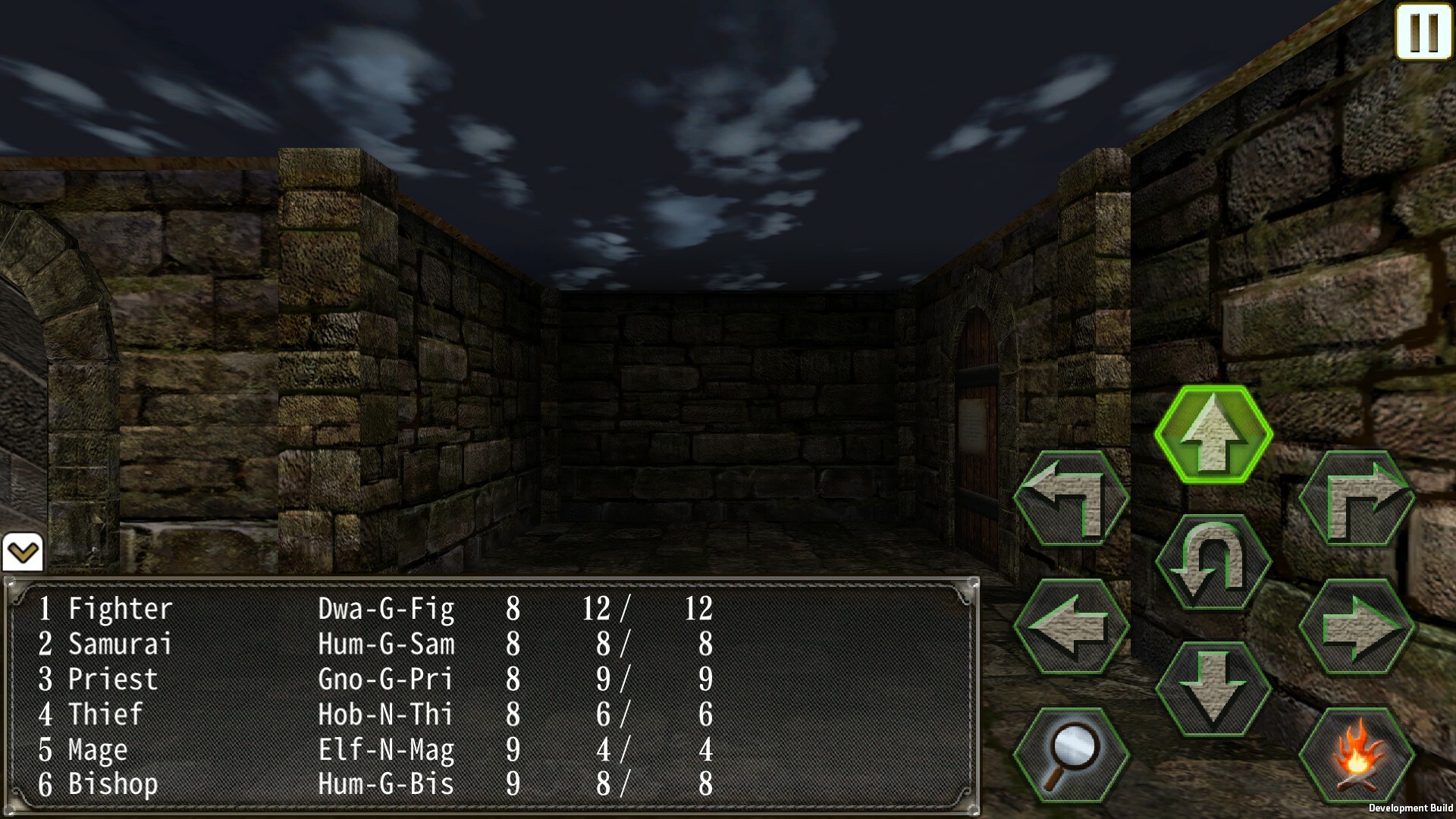Collapse the party status panel
This screenshot has height=819, width=1456.
tap(24, 553)
